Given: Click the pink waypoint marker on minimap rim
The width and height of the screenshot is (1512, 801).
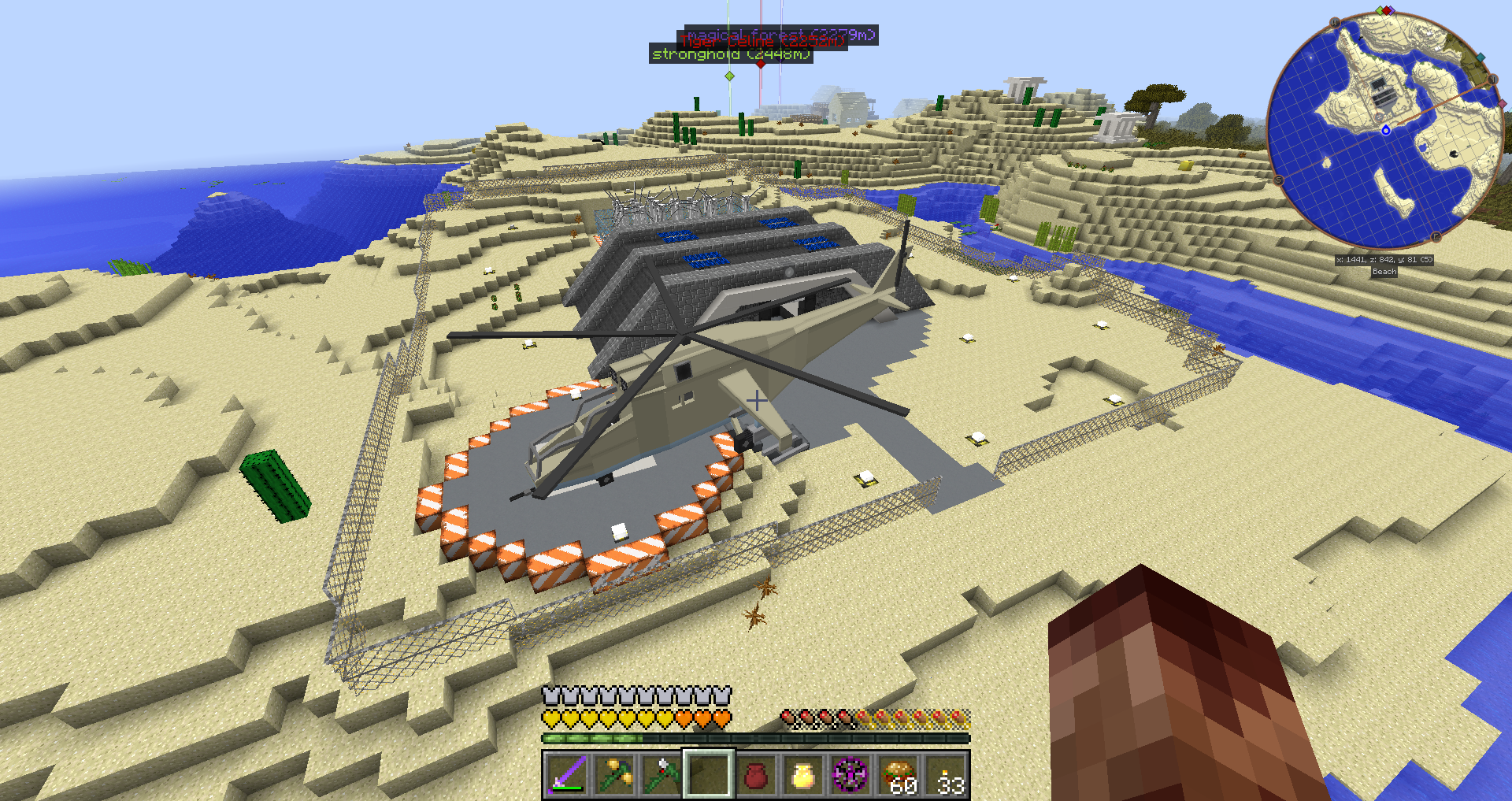Looking at the screenshot, I should (1502, 104).
